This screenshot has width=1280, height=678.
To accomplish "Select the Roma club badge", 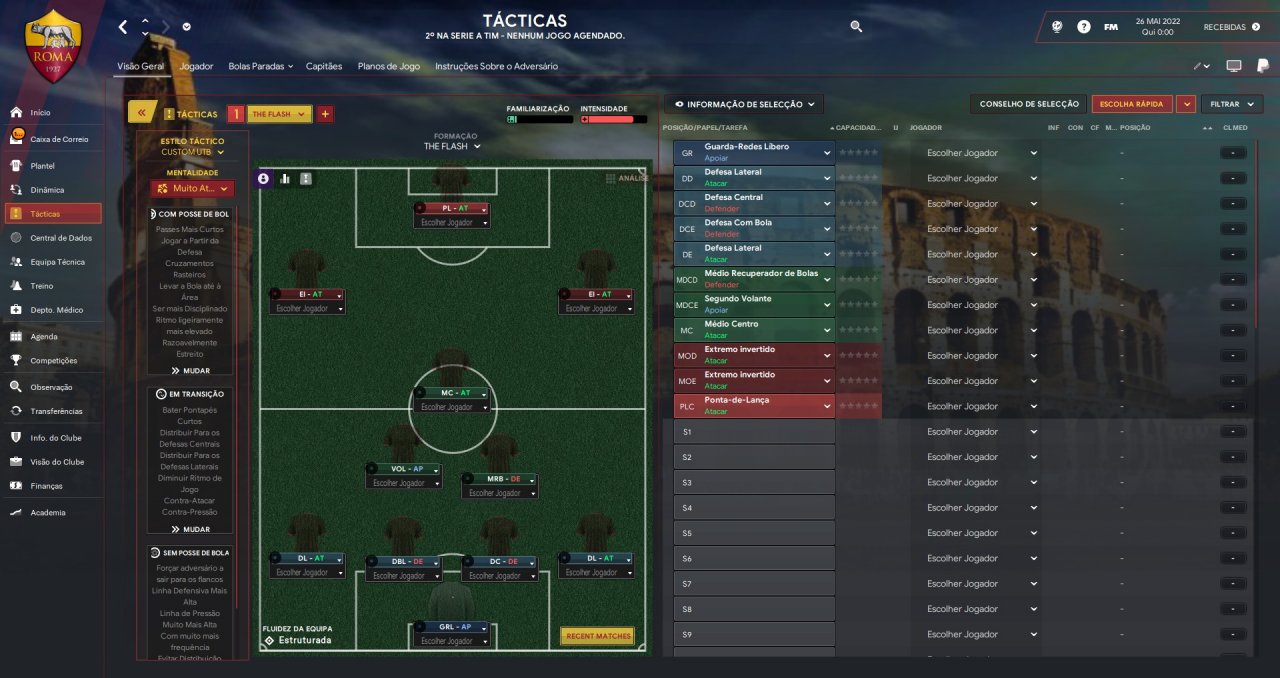I will (x=53, y=47).
